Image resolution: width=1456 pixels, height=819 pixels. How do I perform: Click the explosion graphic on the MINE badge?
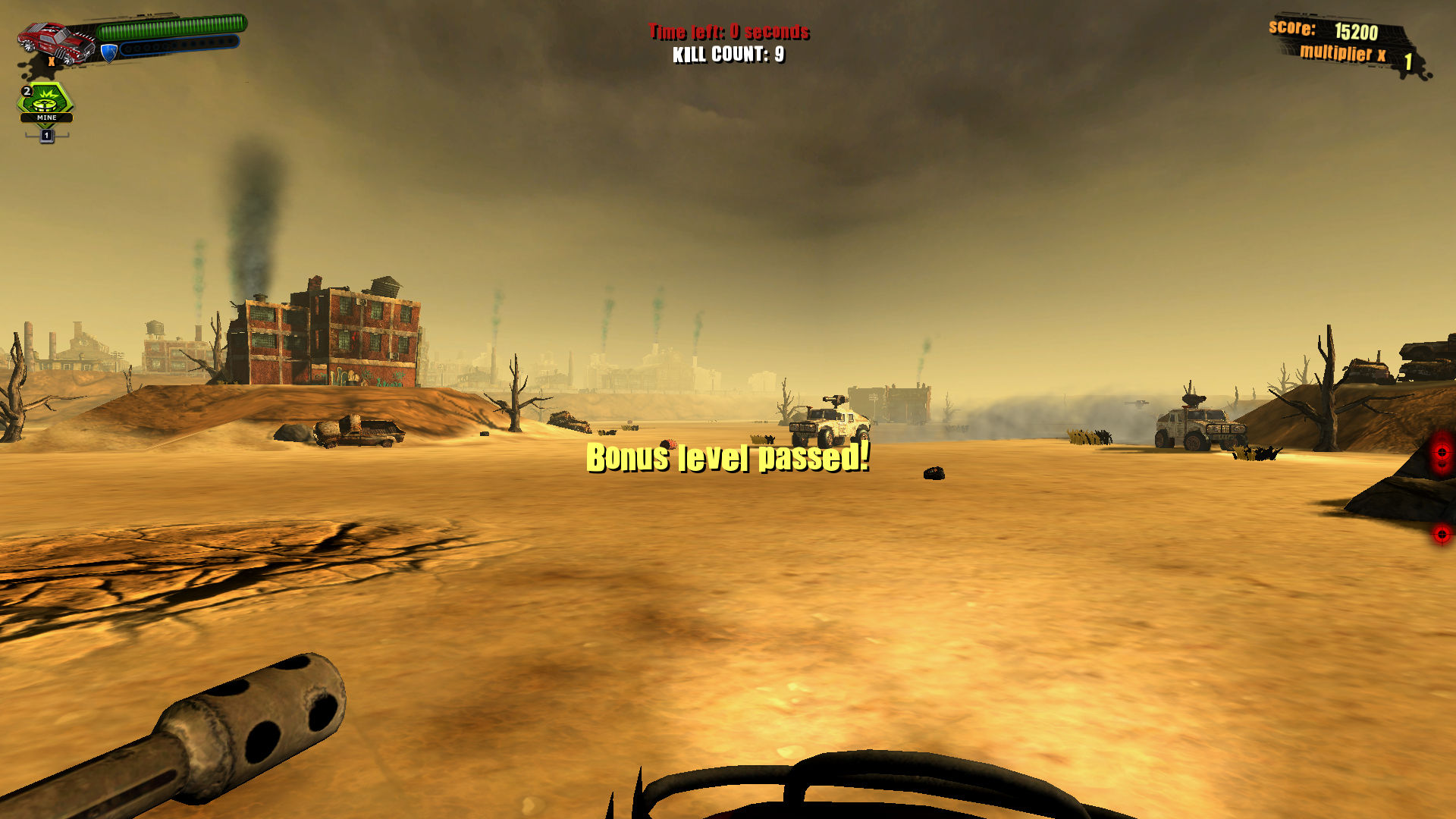tap(45, 94)
